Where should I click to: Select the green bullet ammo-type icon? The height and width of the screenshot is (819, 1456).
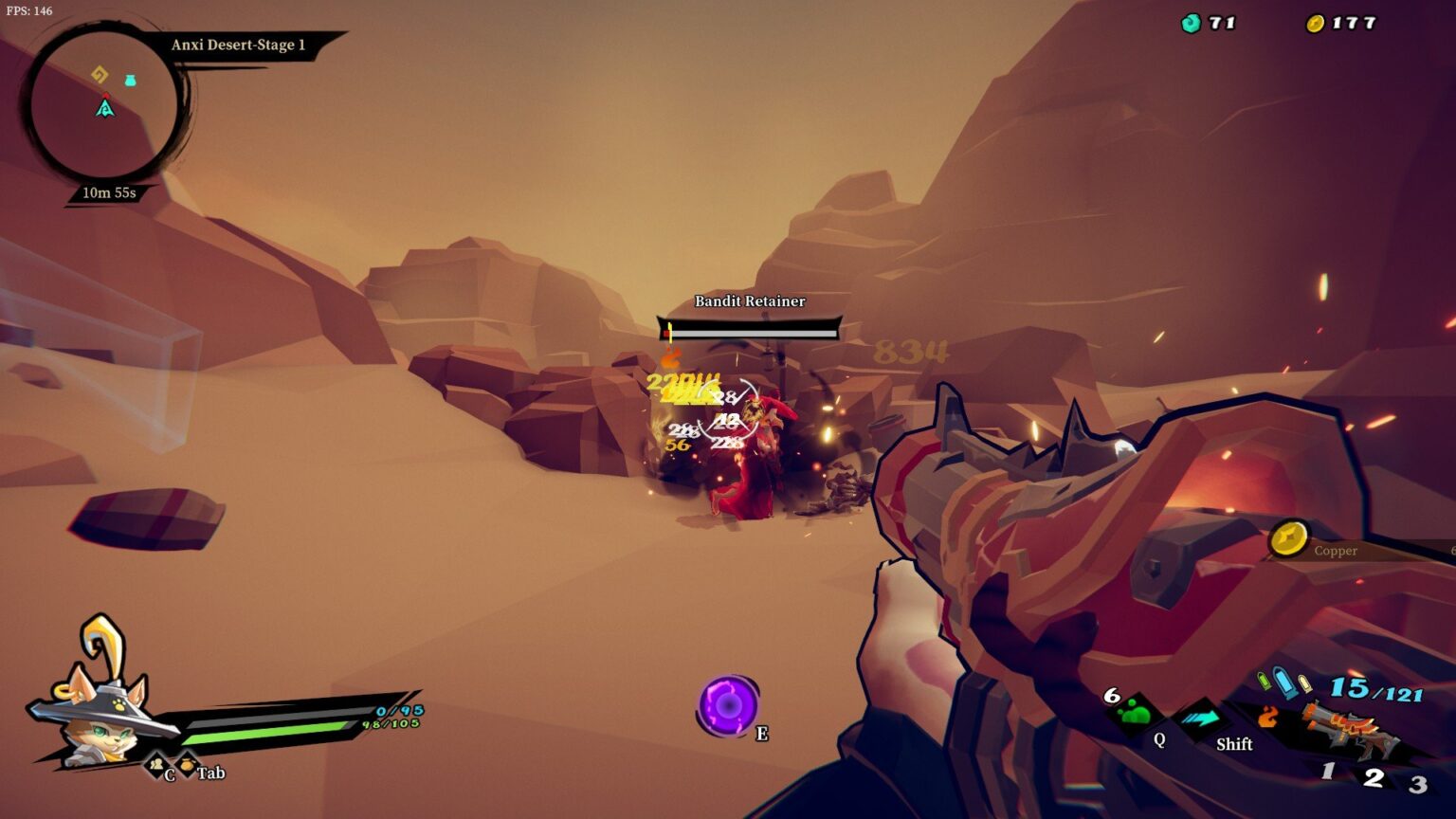coord(1264,681)
